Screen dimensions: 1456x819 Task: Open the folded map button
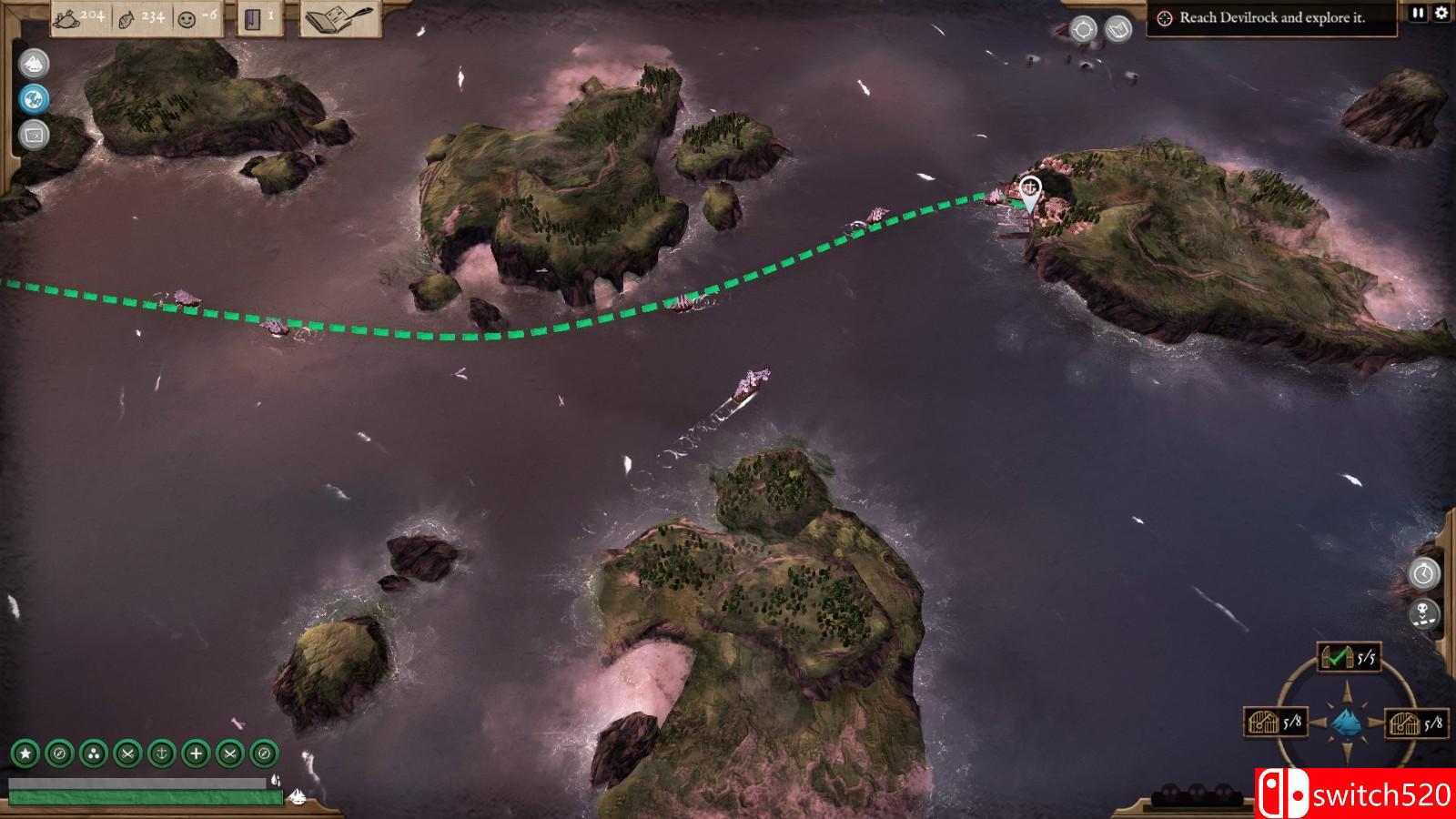[x=1118, y=29]
